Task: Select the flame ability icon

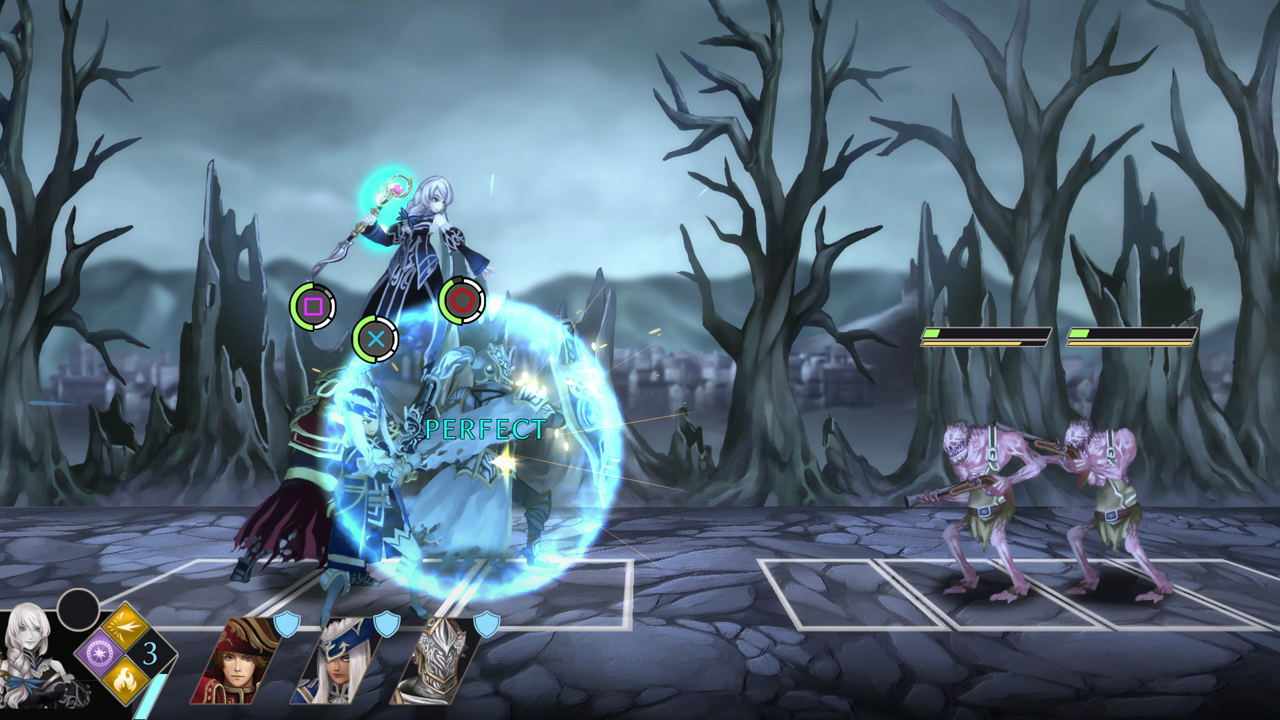Action: 124,682
